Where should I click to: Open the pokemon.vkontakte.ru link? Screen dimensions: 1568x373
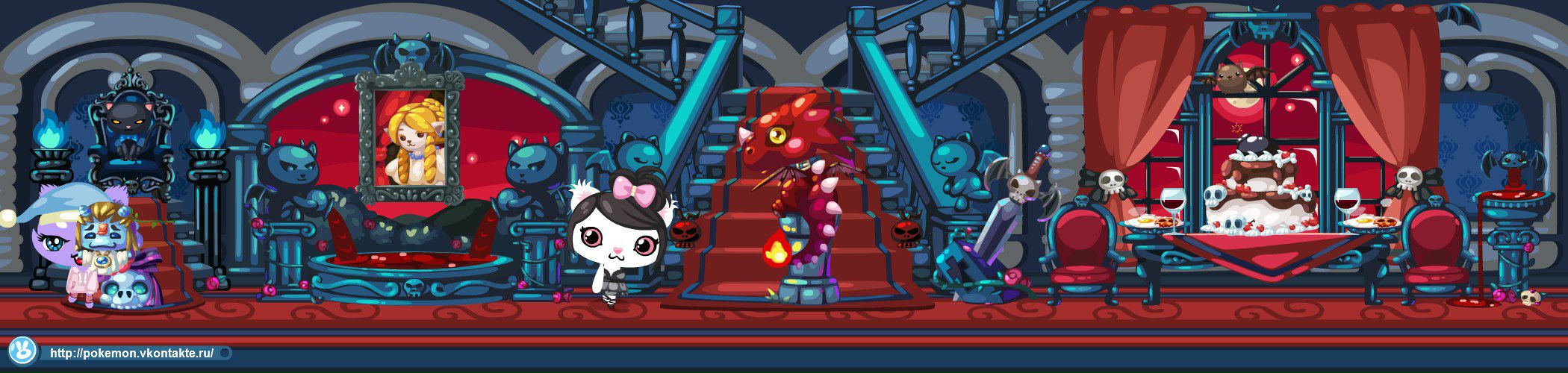[131, 353]
